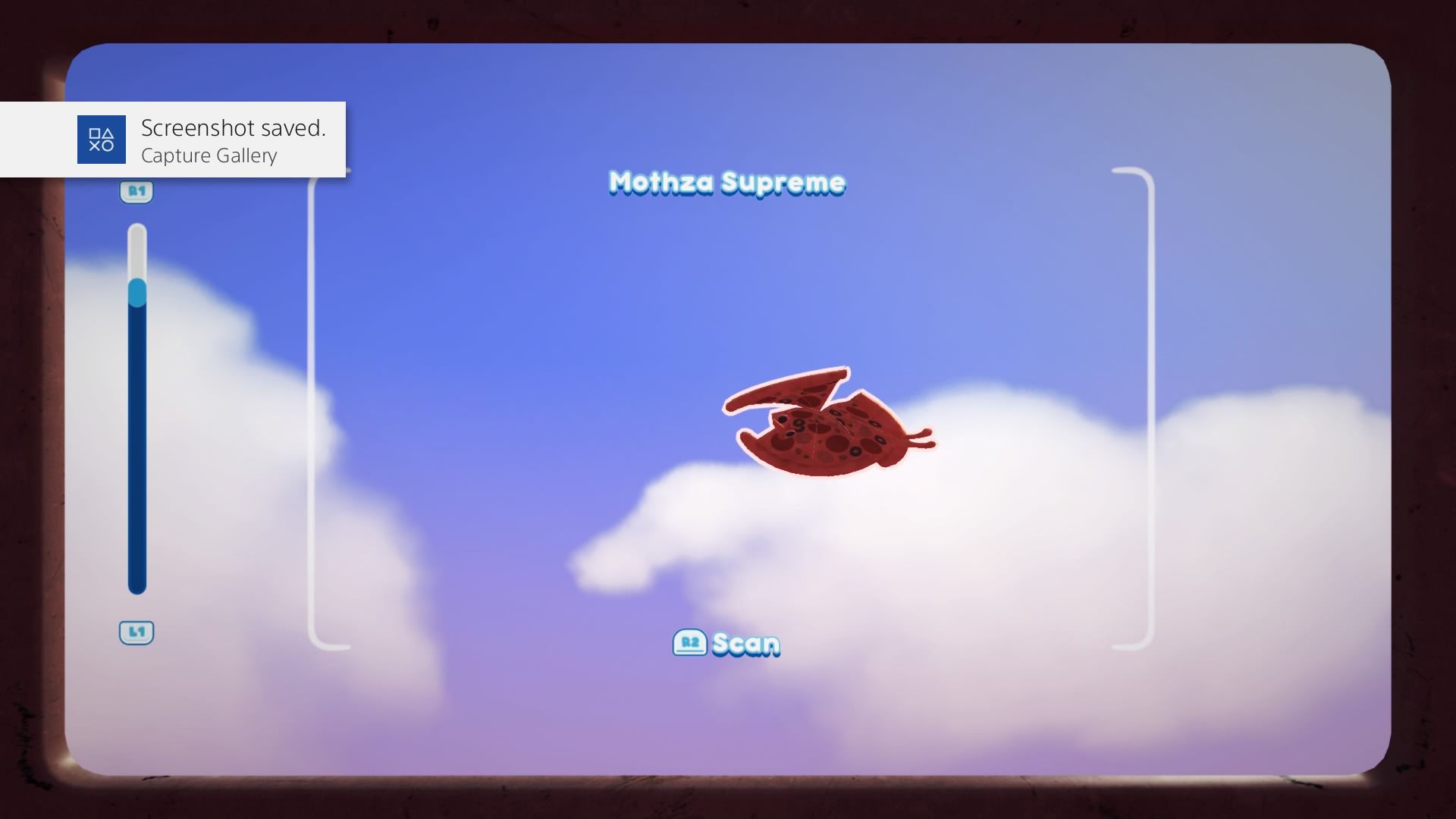The height and width of the screenshot is (819, 1456).
Task: Tap the blue zoom slider handle
Action: [x=136, y=292]
